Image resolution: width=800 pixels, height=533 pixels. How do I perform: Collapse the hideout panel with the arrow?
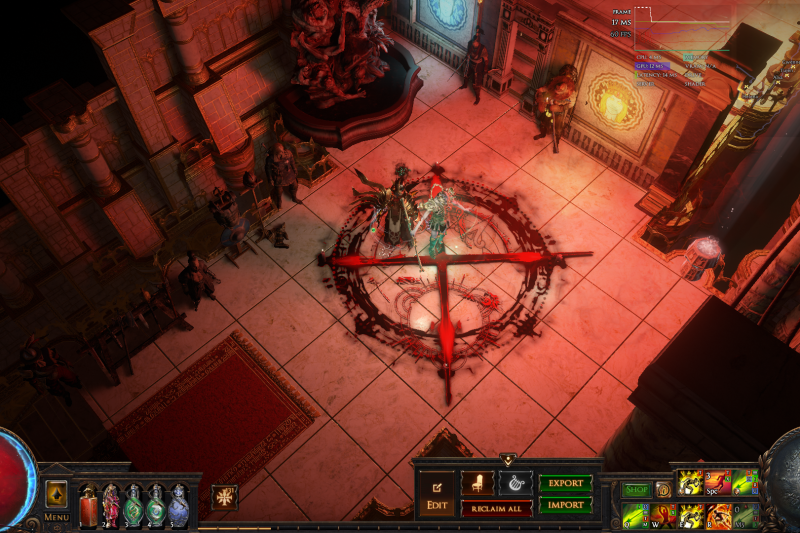(508, 460)
